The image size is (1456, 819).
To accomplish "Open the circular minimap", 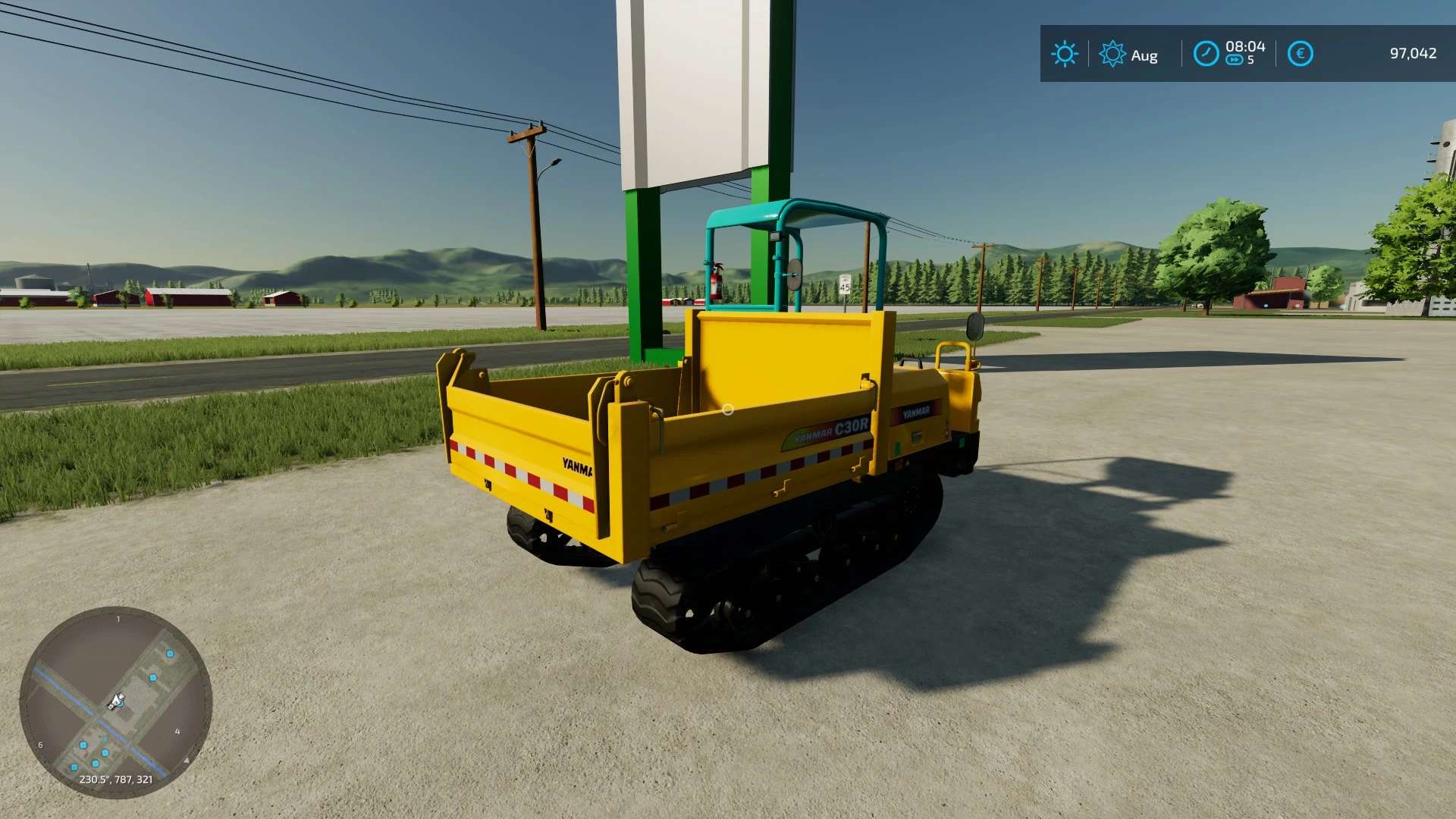I will point(115,702).
